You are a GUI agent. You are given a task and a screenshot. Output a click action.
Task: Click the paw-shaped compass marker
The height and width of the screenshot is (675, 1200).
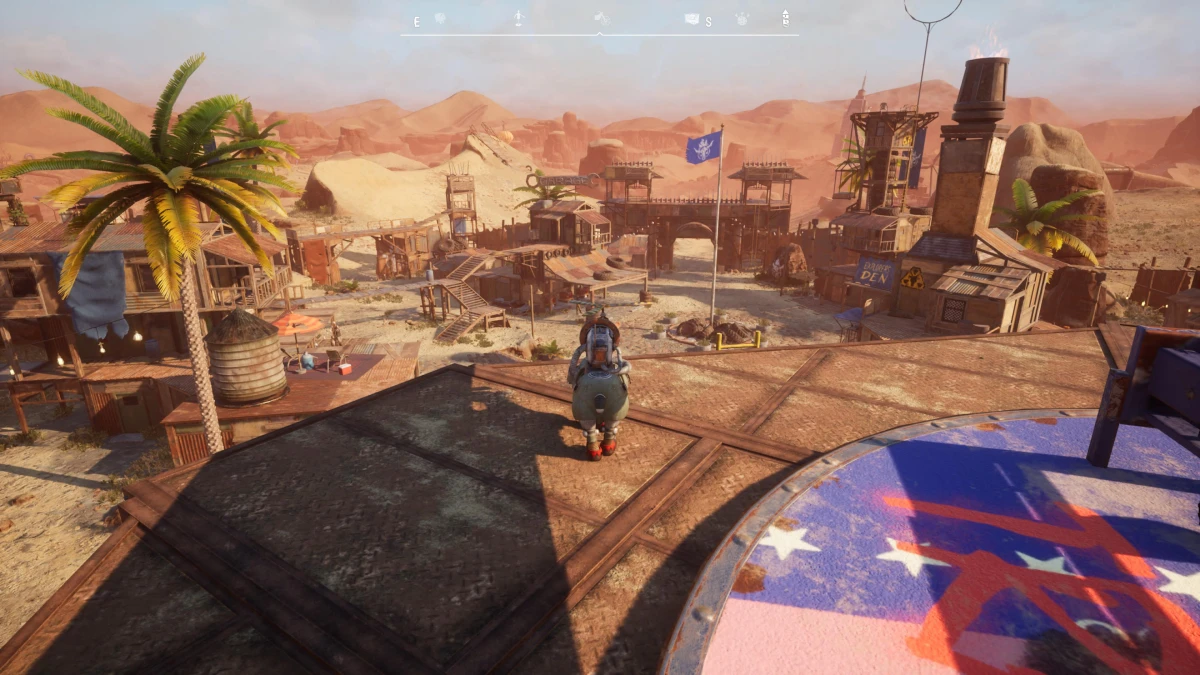tap(741, 18)
